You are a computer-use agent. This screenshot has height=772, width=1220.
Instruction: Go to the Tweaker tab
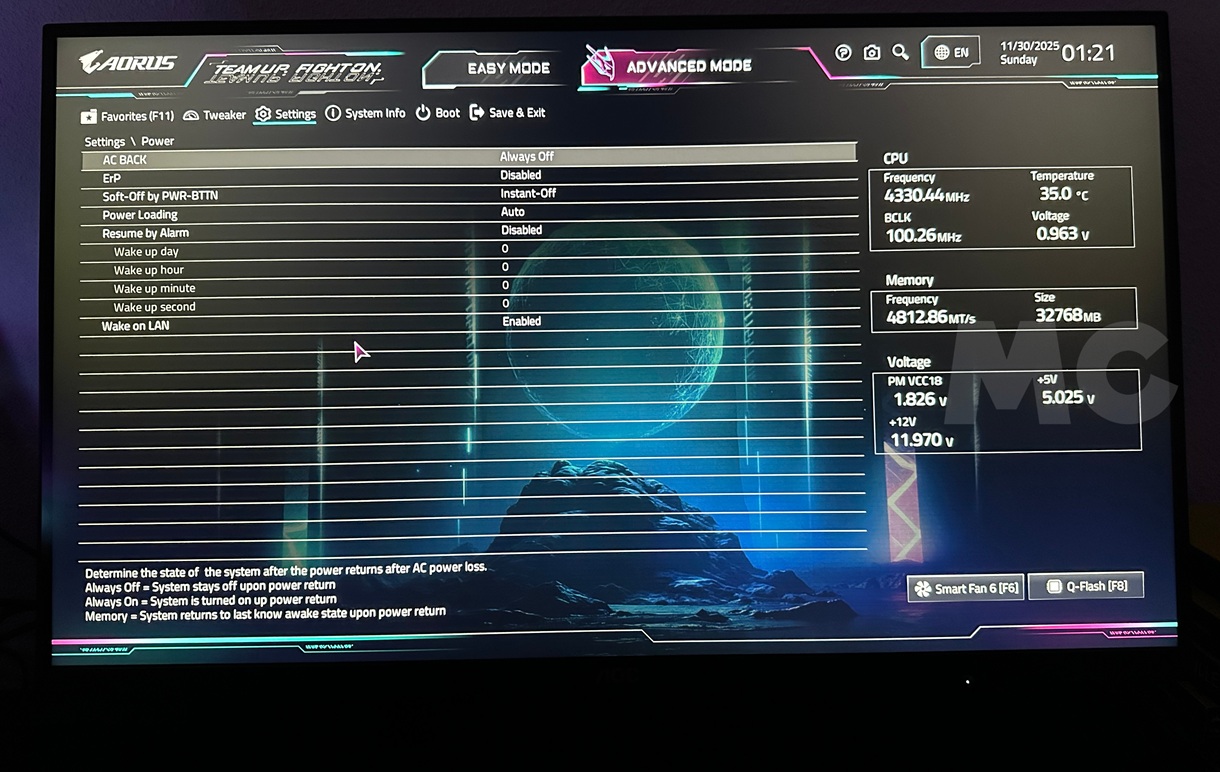coord(215,115)
